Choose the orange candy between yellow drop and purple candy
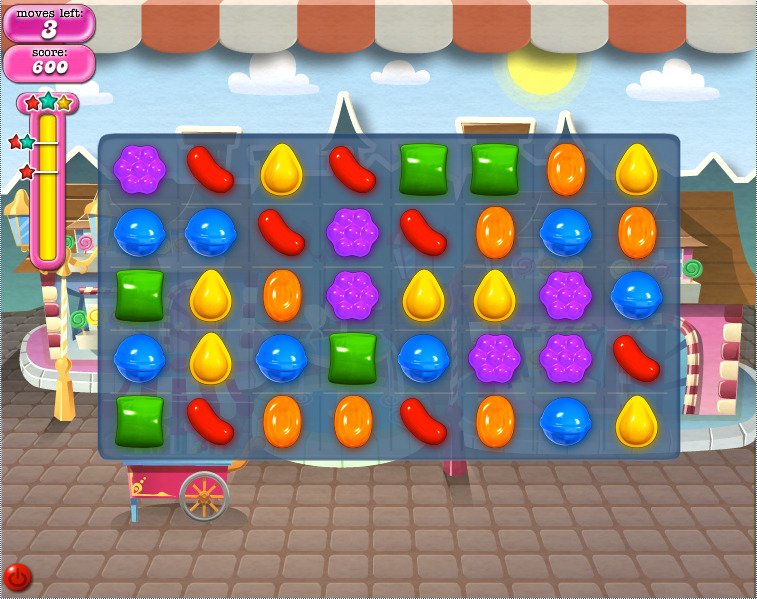 282,296
